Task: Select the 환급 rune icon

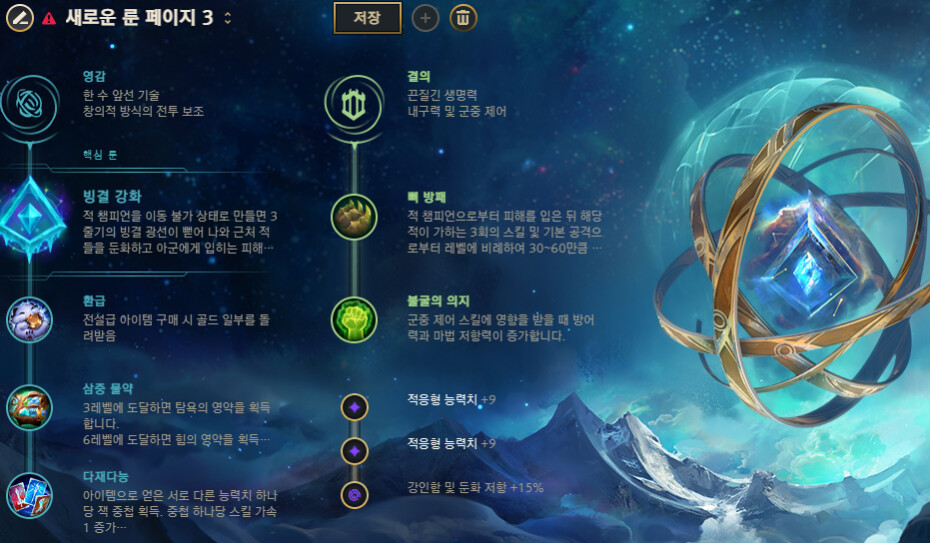Action: coord(29,319)
